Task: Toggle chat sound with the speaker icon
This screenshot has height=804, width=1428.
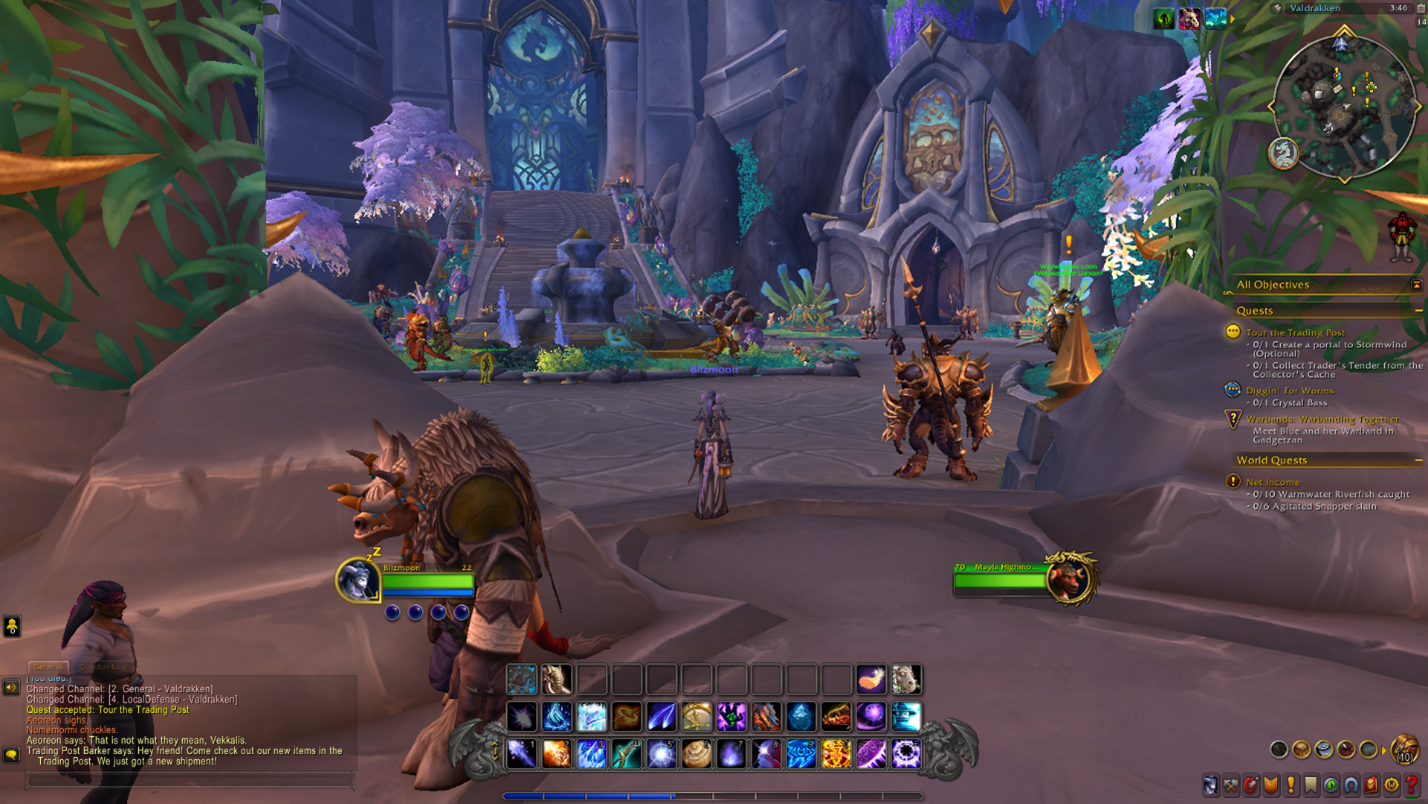Action: click(x=10, y=688)
